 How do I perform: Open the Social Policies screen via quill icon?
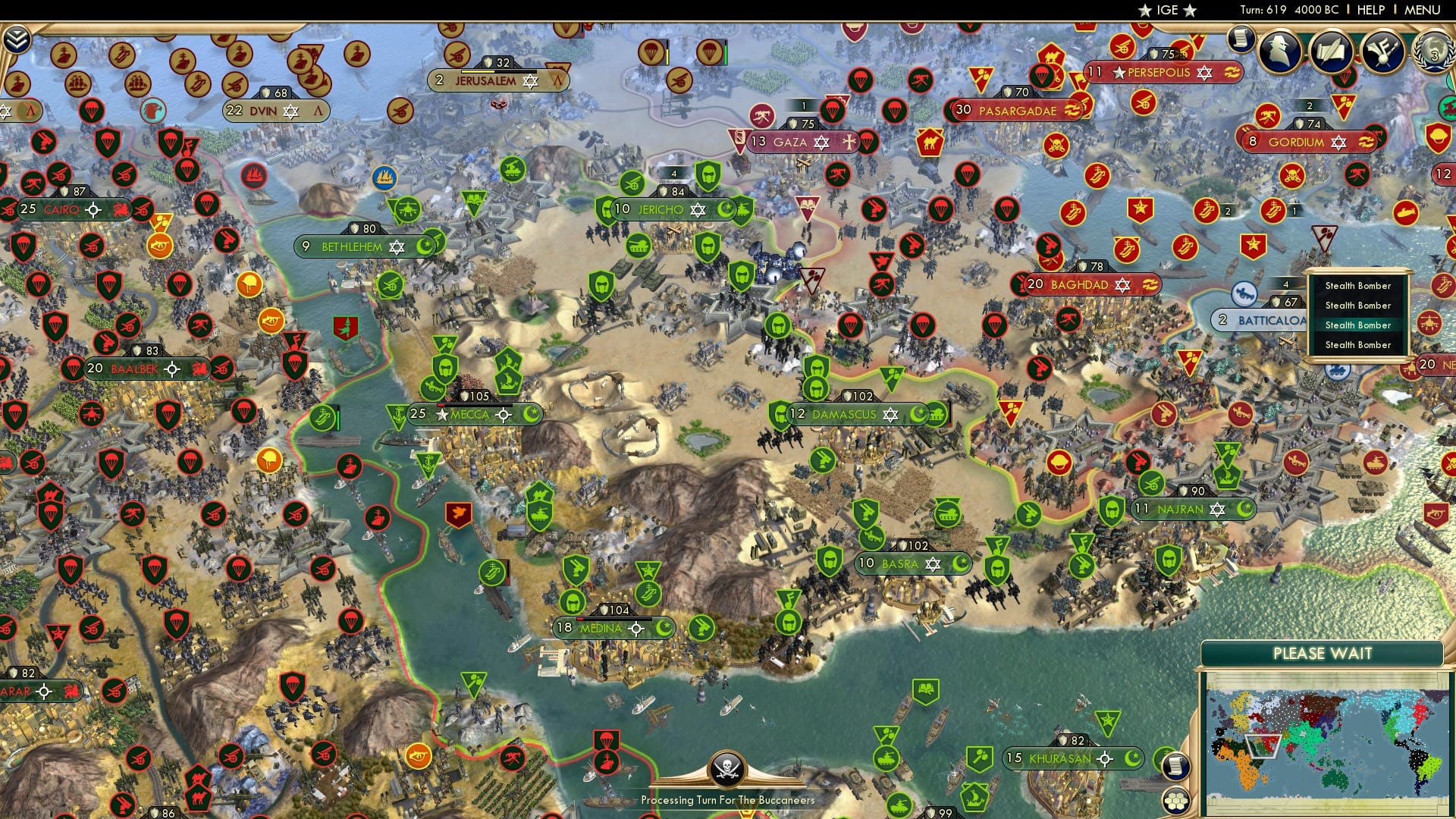click(1332, 52)
